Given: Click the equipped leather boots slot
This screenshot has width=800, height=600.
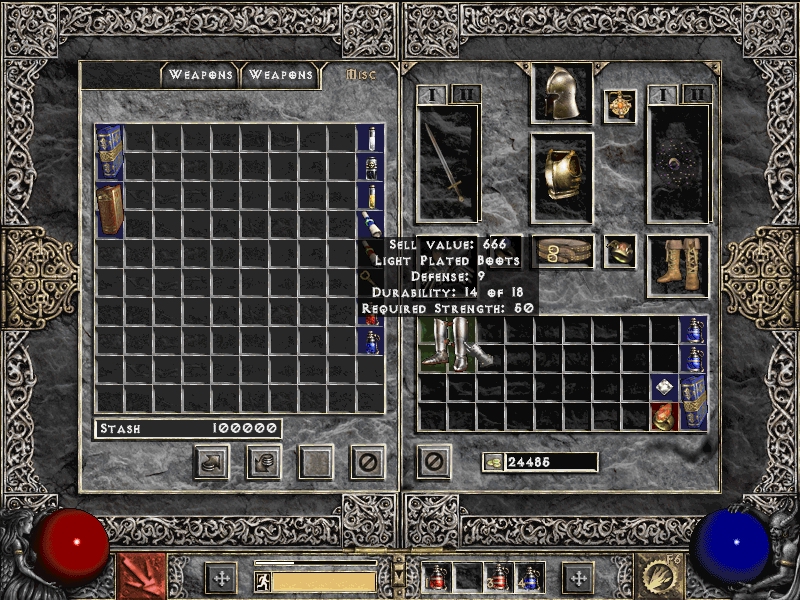Looking at the screenshot, I should pos(679,265).
